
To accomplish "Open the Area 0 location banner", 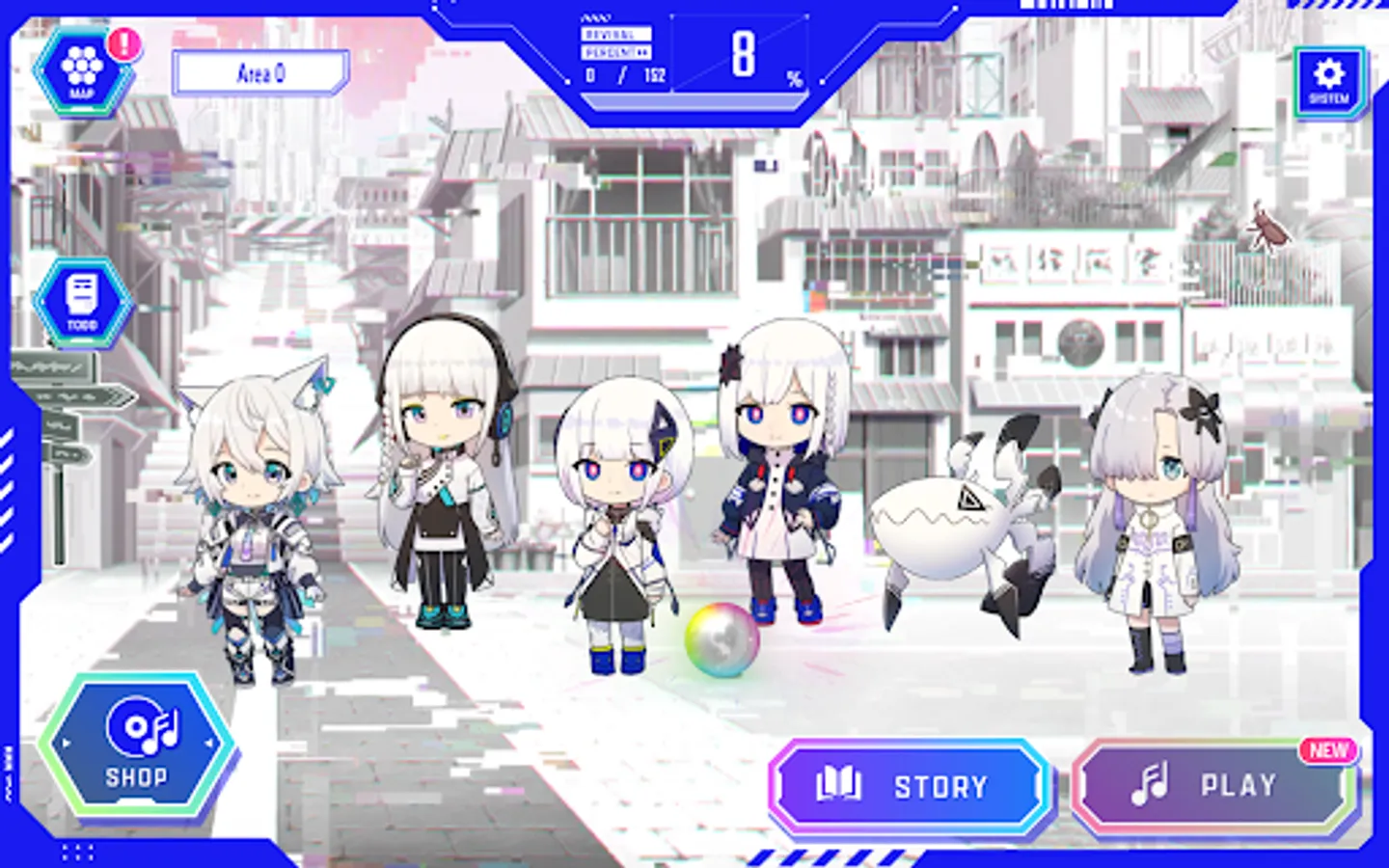I will [259, 71].
